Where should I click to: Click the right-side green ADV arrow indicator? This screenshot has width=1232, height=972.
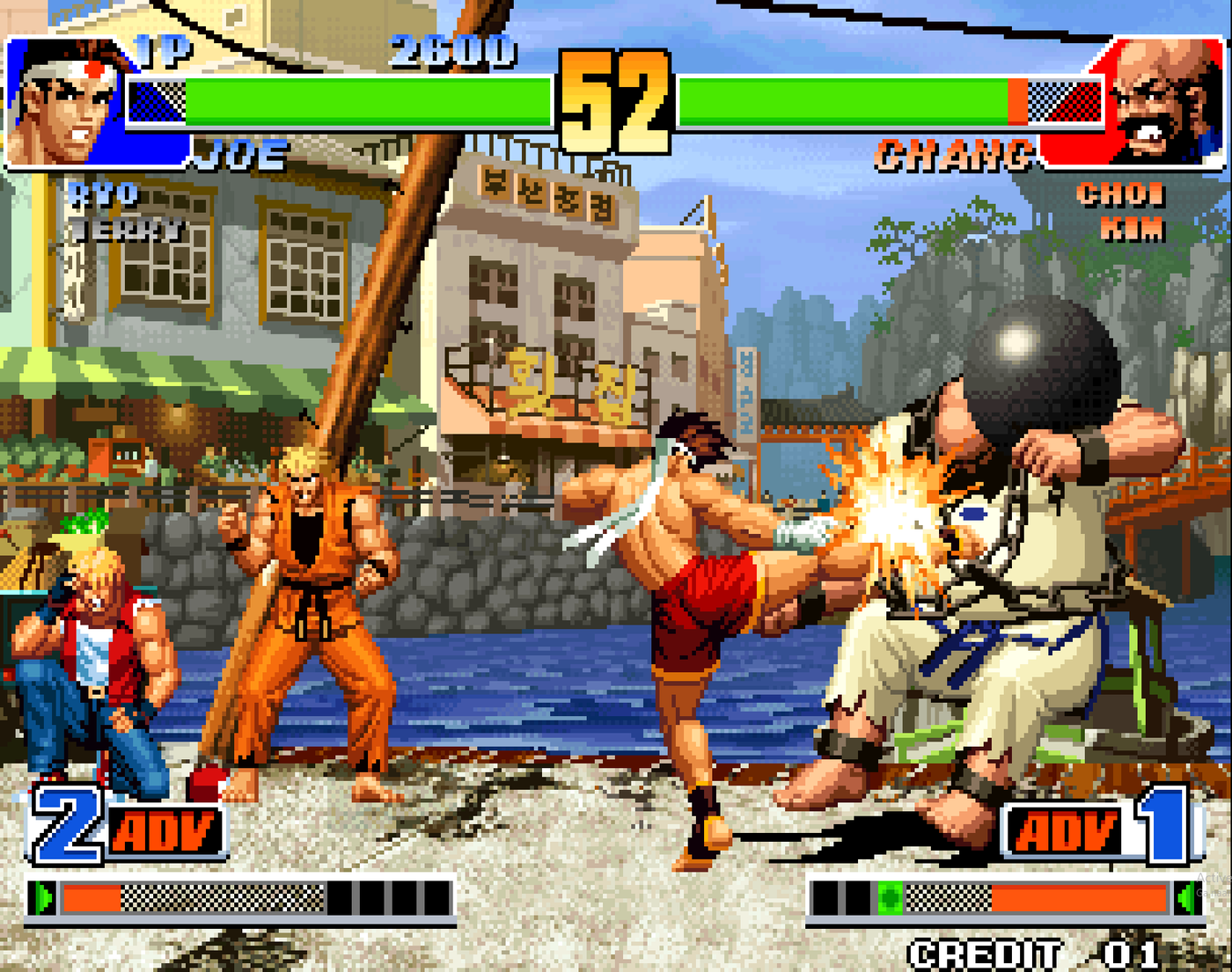[1184, 897]
